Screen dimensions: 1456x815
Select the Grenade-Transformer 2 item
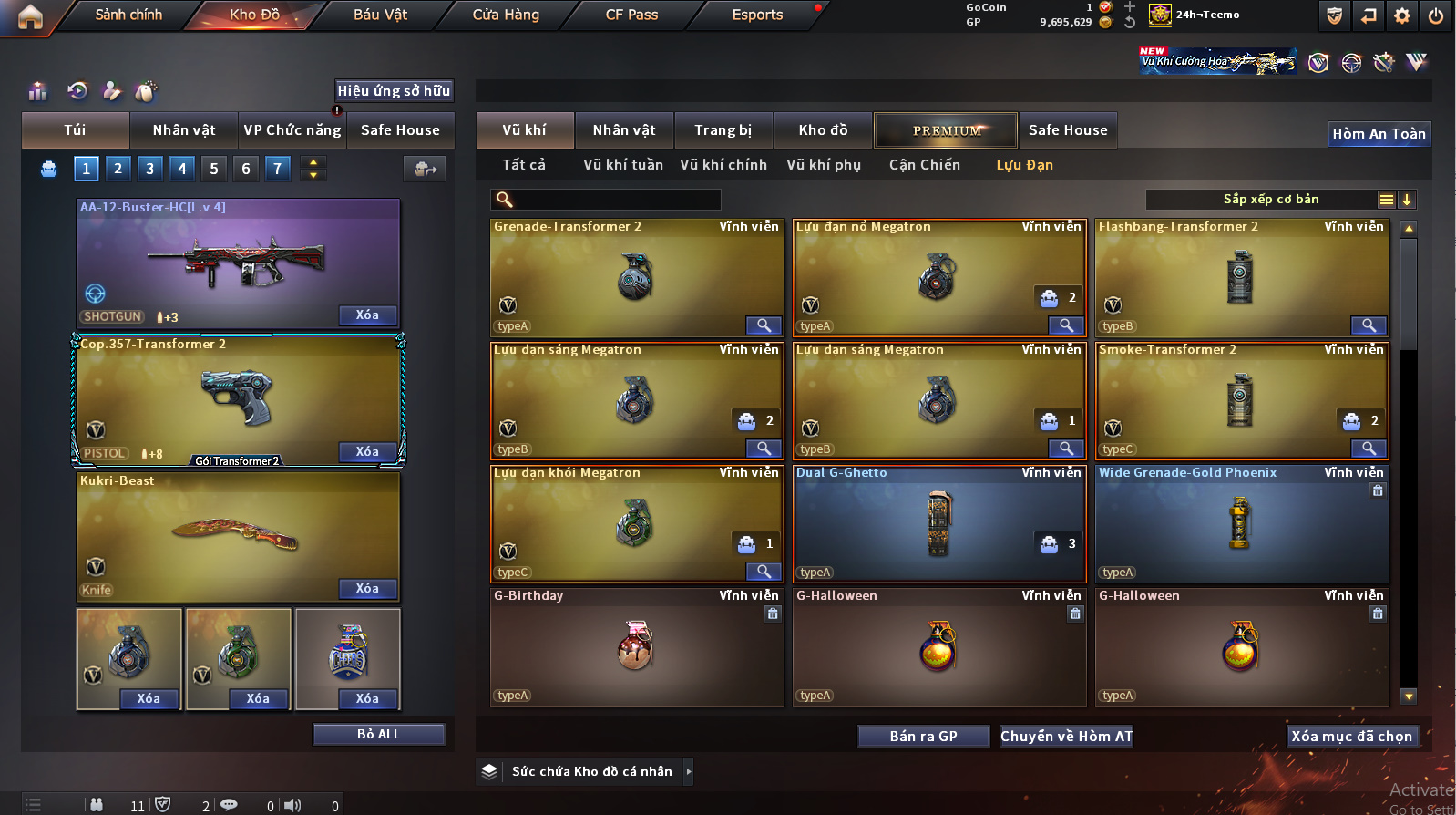637,277
